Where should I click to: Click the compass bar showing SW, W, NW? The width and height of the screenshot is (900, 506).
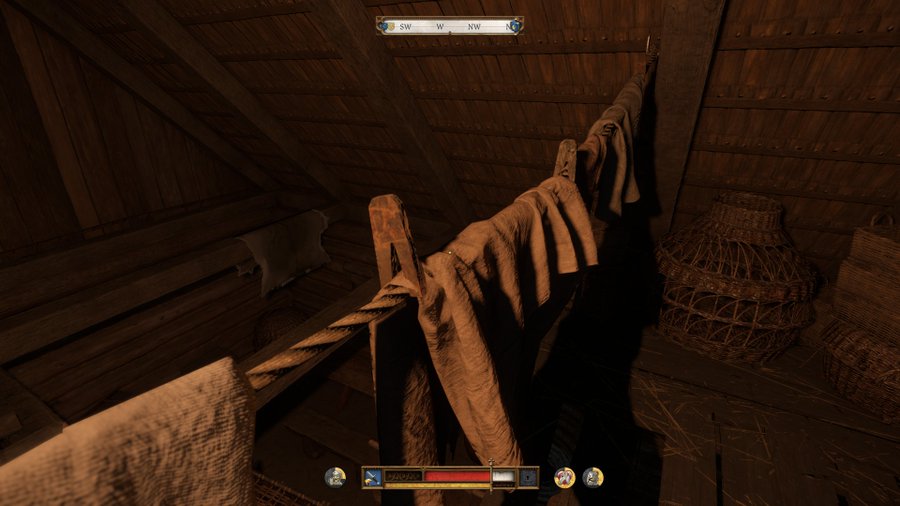pos(448,26)
